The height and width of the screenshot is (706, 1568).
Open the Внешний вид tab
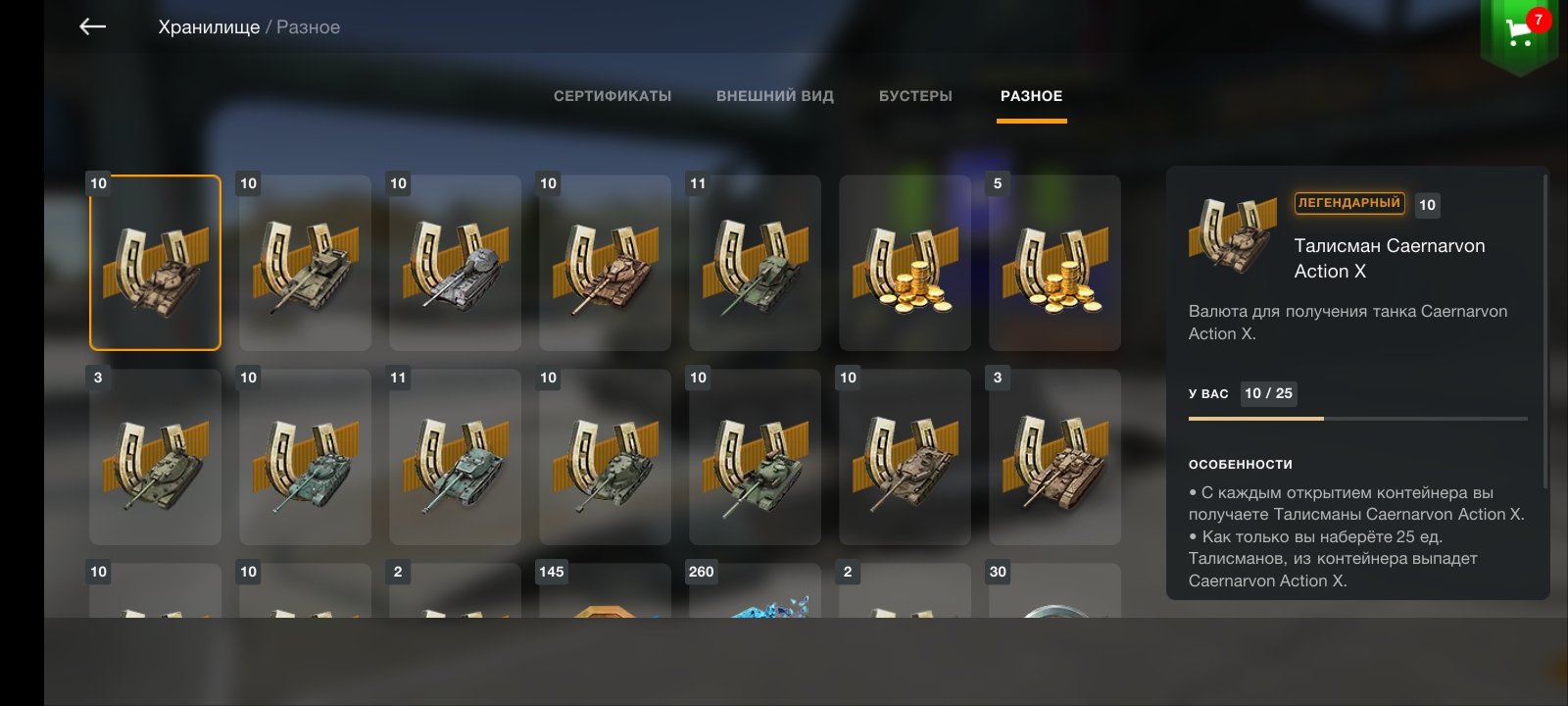pos(775,96)
